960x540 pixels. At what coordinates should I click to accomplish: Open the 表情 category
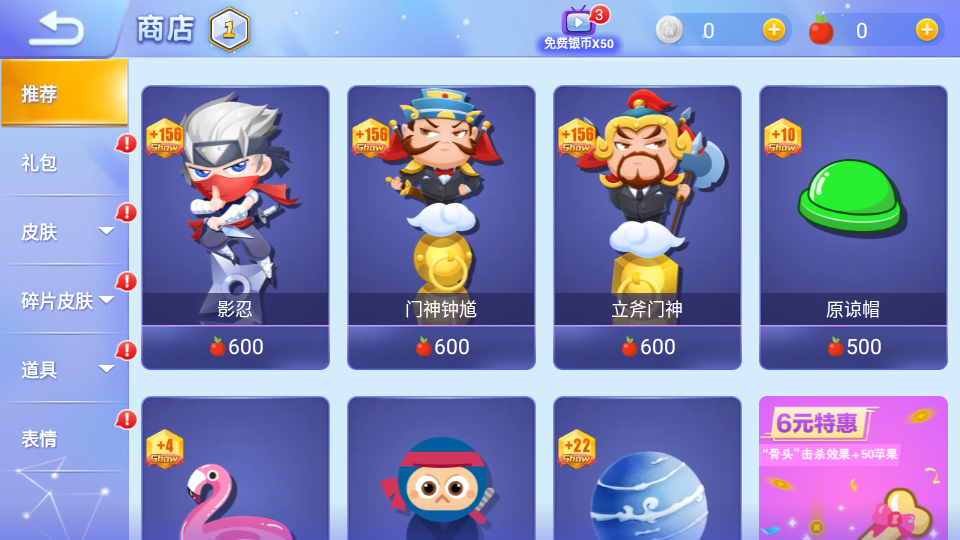coord(64,438)
